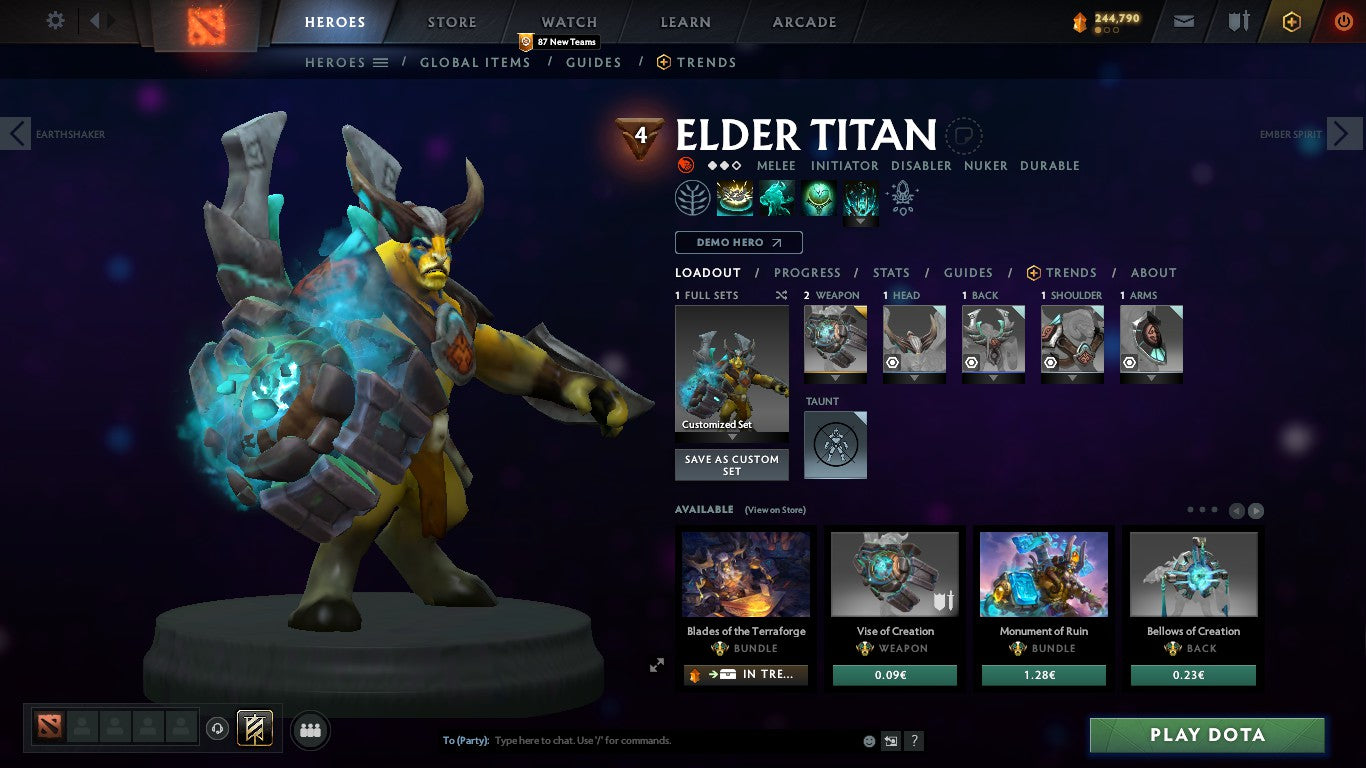Toggle visibility of the equipped Head item
1366x768 pixels.
pos(893,362)
